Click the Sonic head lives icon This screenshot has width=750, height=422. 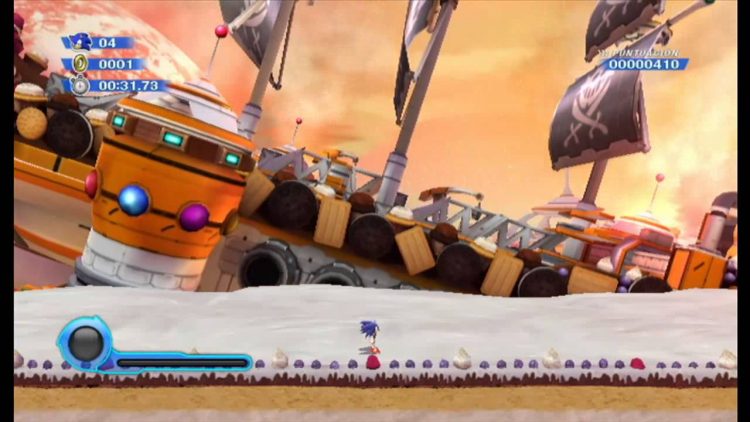pyautogui.click(x=79, y=42)
